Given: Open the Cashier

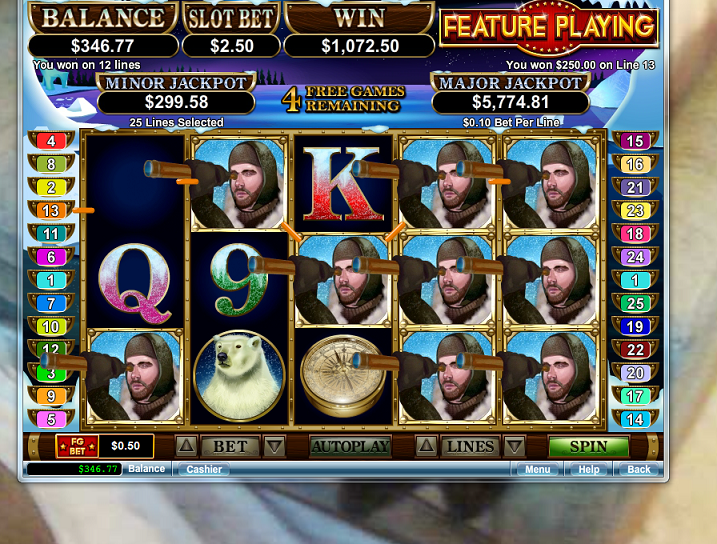Looking at the screenshot, I should tap(204, 469).
